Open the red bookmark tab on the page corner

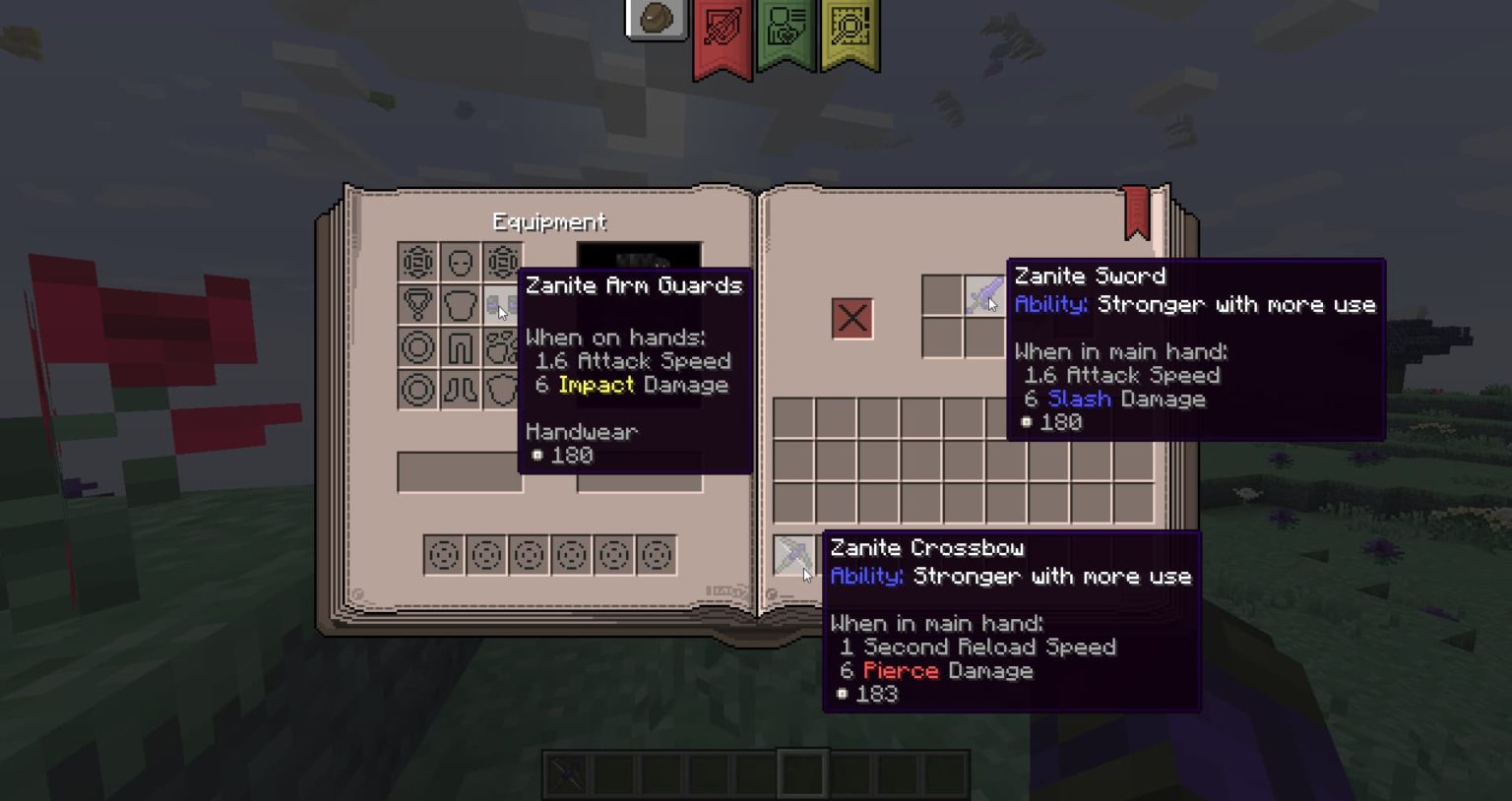[x=1137, y=209]
